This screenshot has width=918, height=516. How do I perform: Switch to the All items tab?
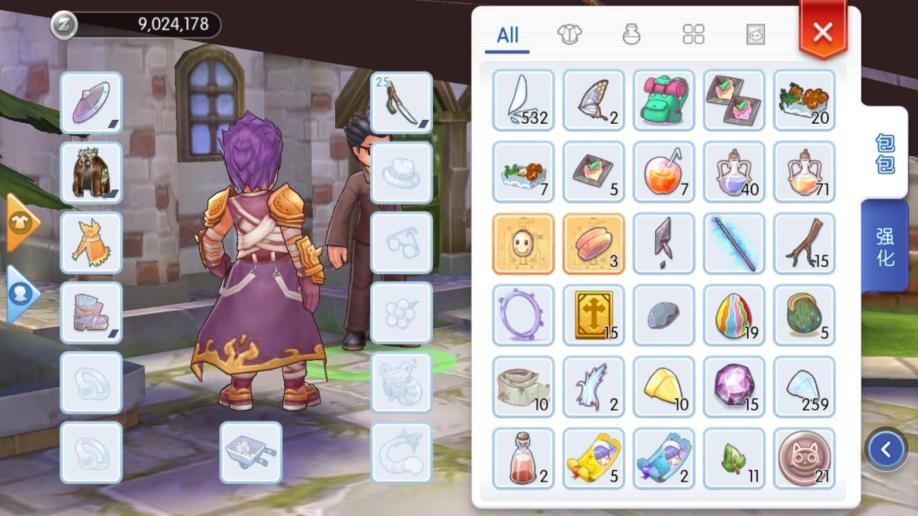click(x=508, y=35)
